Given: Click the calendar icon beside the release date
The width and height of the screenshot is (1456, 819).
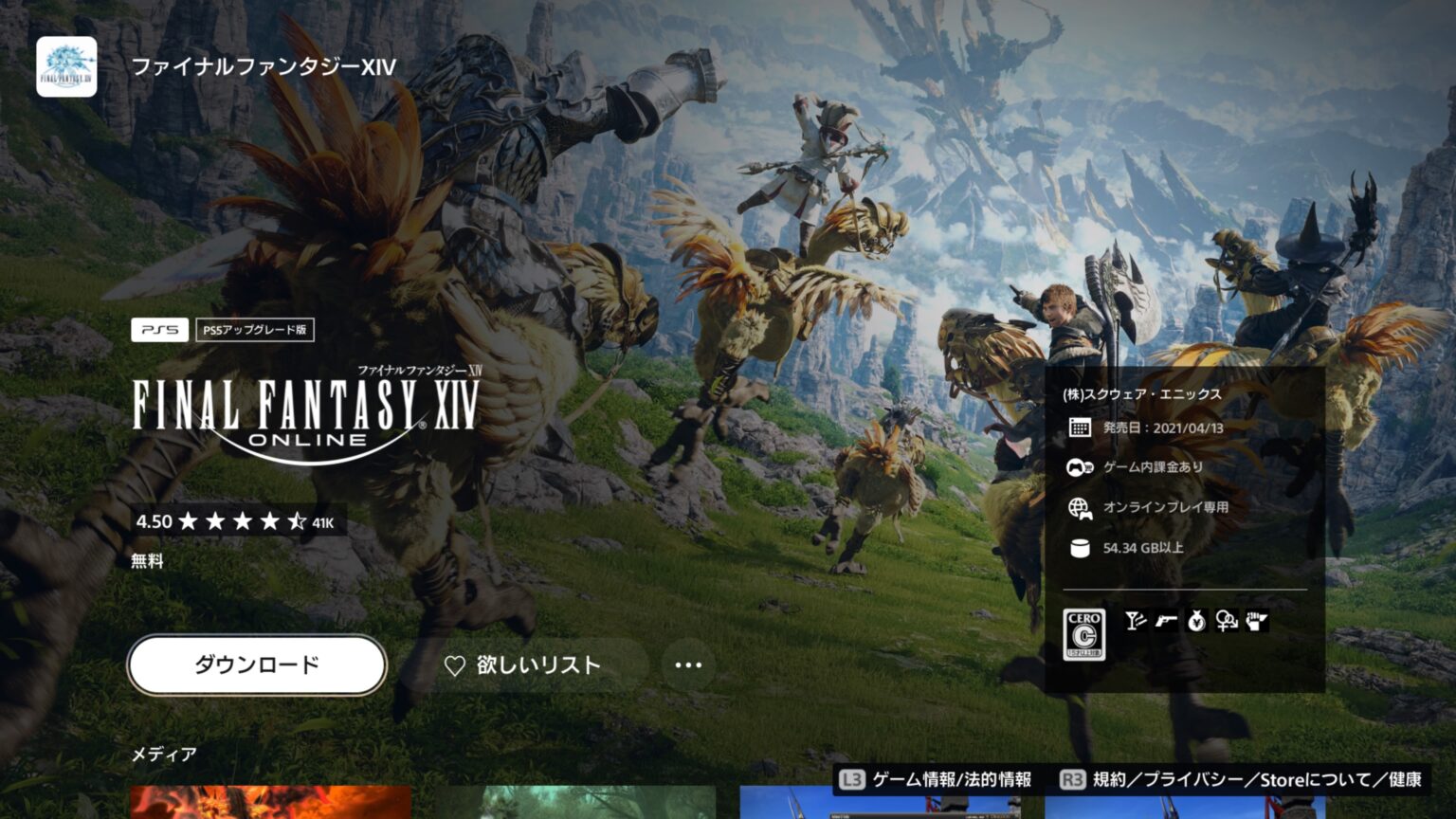Looking at the screenshot, I should (1079, 427).
